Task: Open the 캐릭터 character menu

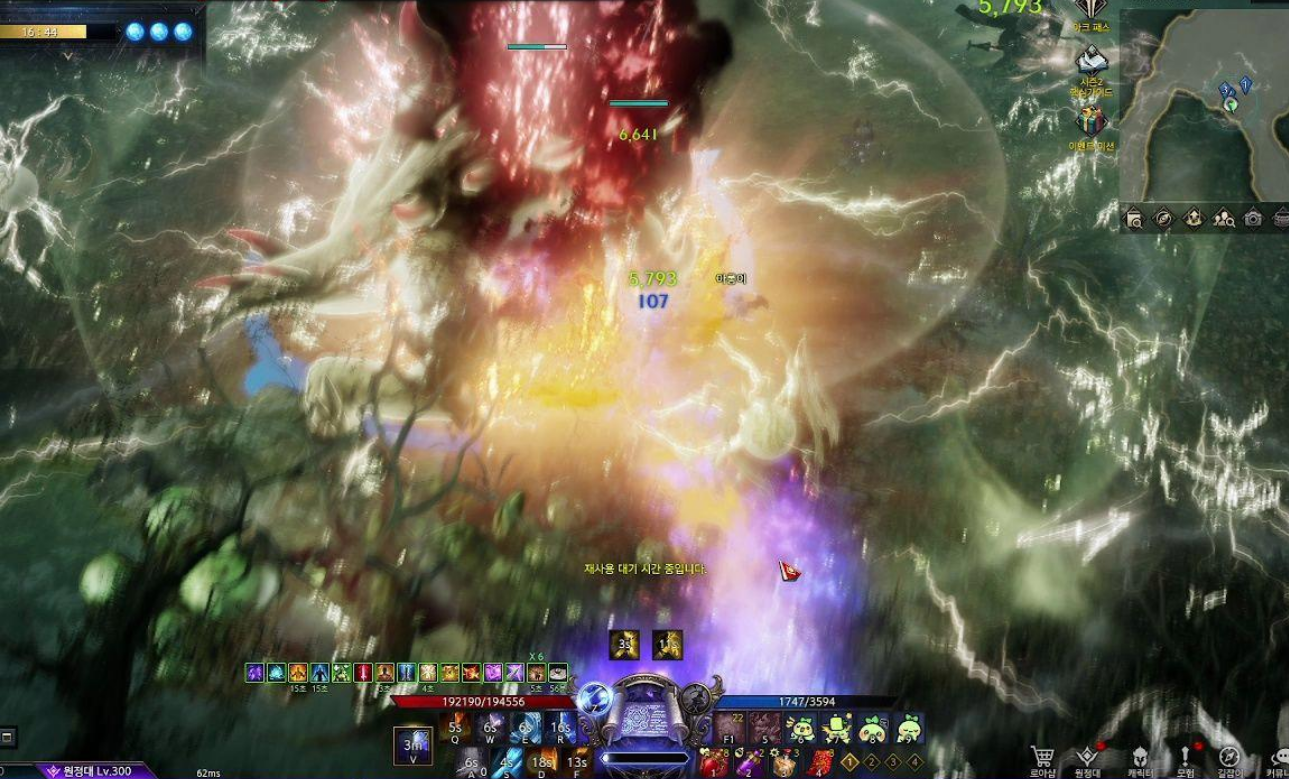Action: tap(1141, 757)
